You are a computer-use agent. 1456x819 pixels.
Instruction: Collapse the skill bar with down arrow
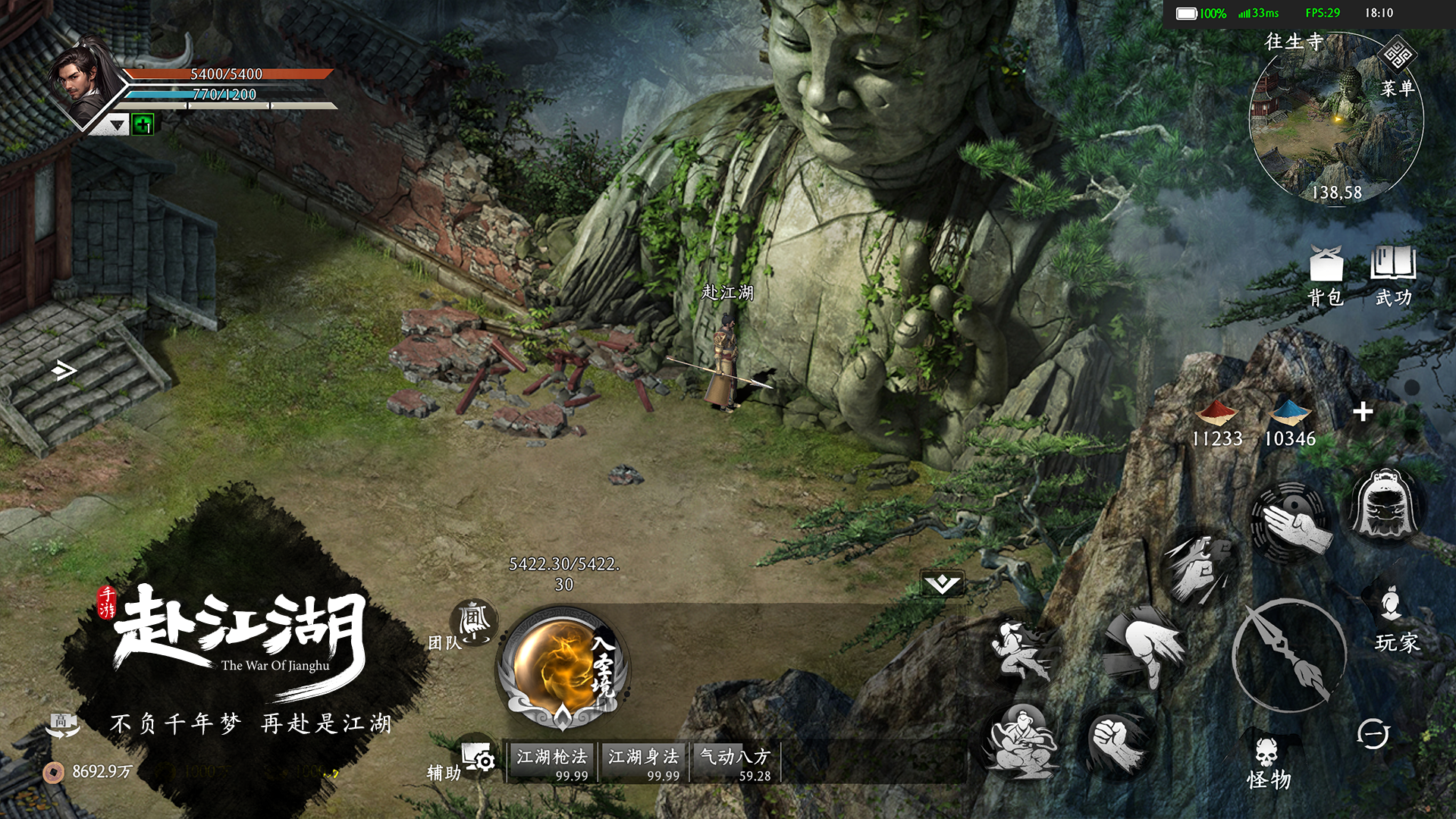[x=942, y=583]
